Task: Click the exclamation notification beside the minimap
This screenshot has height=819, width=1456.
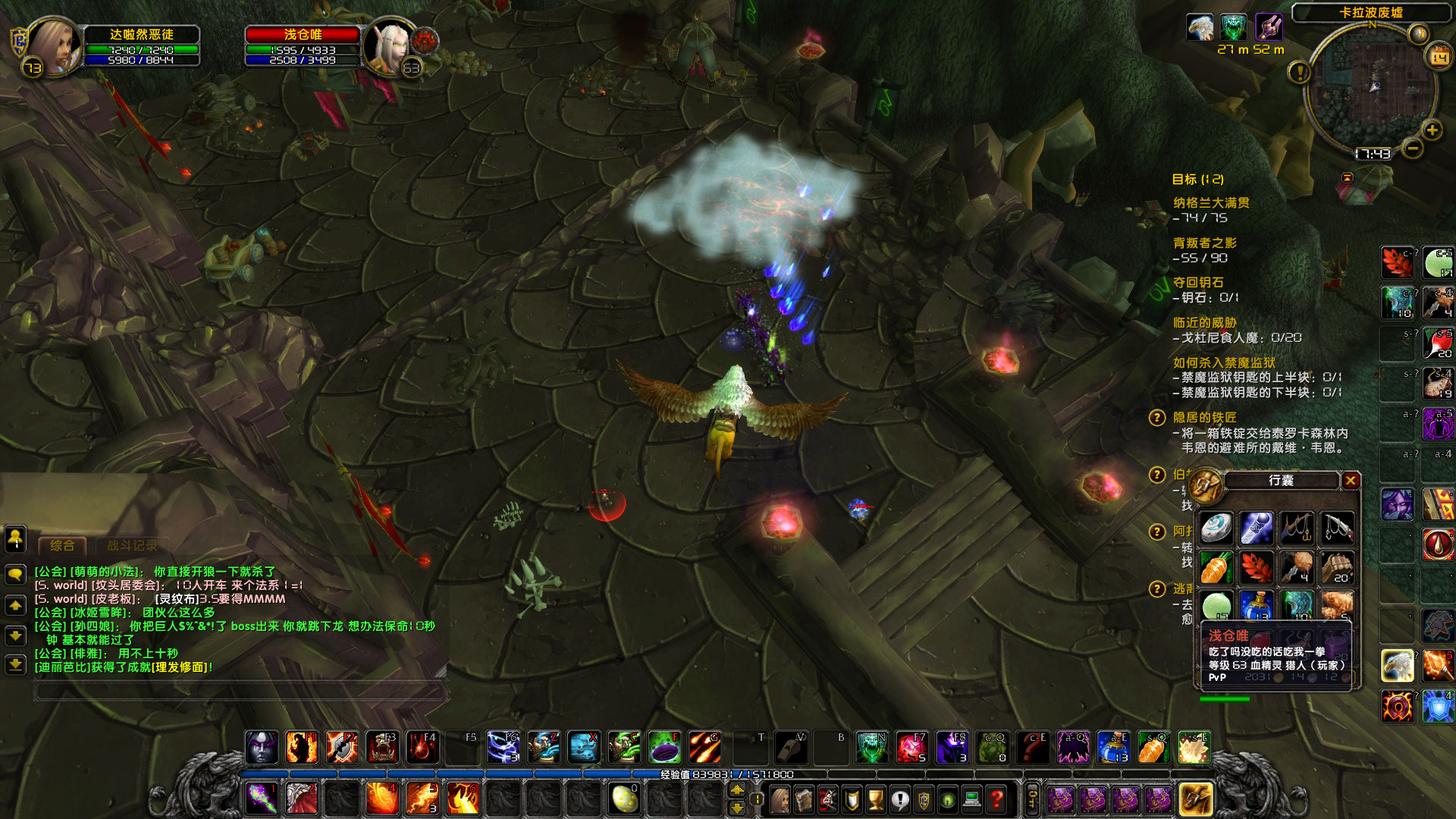Action: coord(1300,73)
